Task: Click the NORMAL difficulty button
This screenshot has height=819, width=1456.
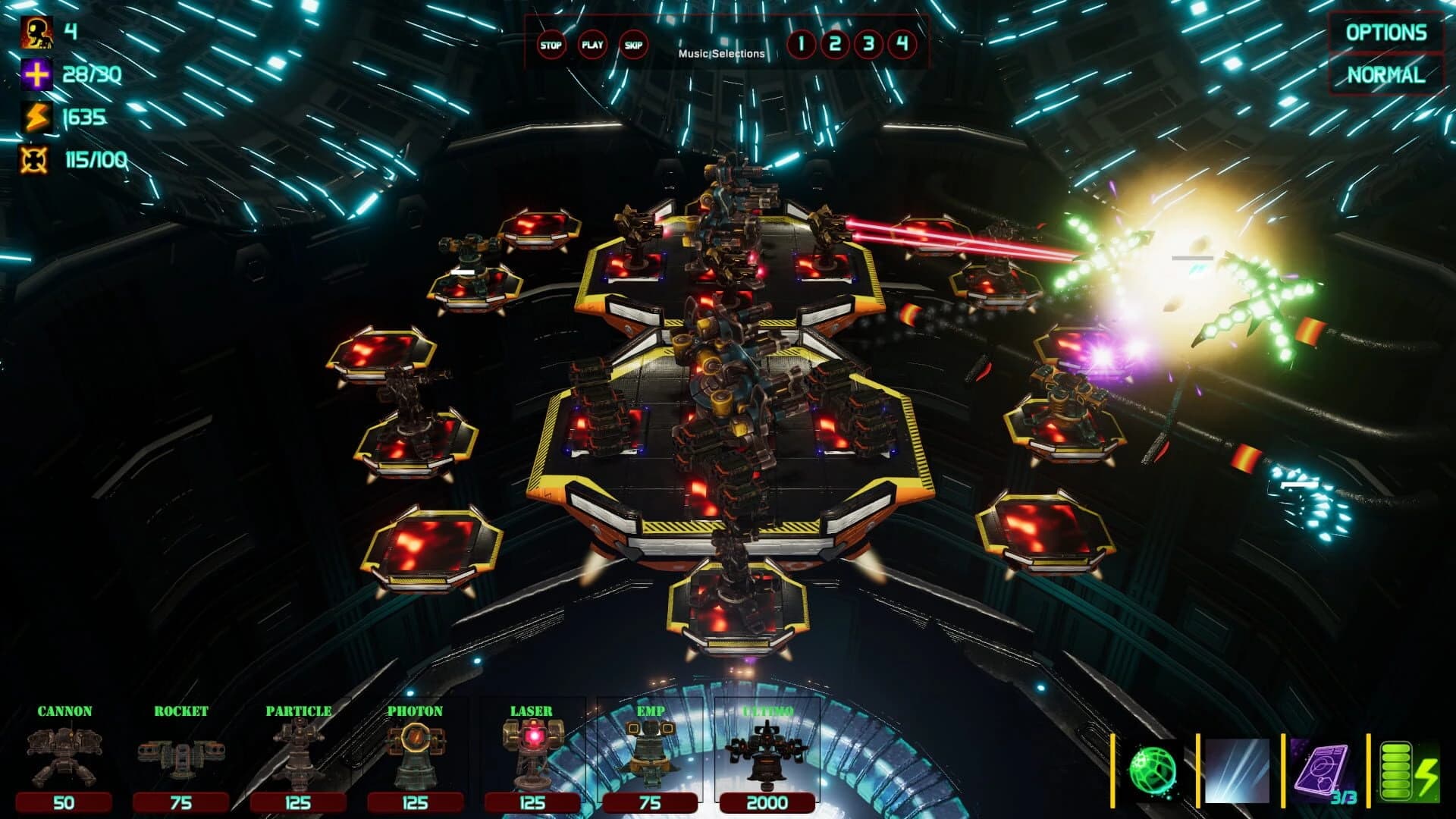Action: pos(1386,75)
